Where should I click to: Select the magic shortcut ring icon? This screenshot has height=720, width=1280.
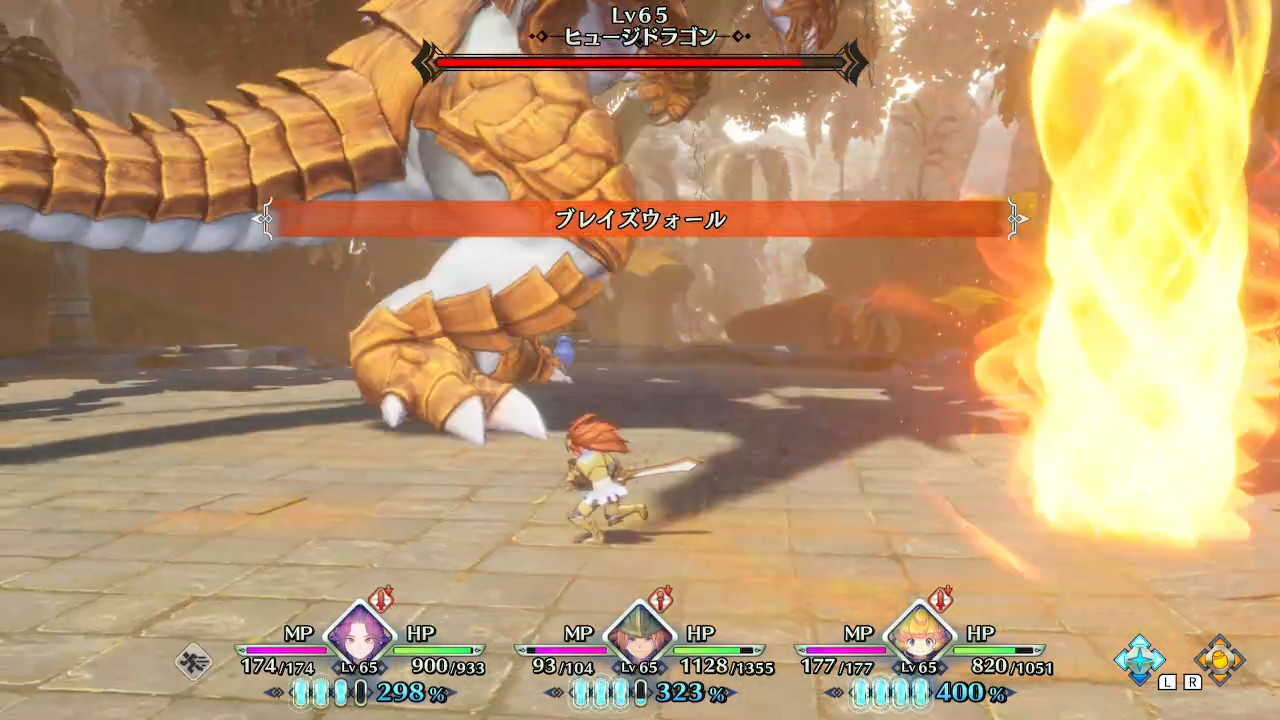click(x=1142, y=659)
